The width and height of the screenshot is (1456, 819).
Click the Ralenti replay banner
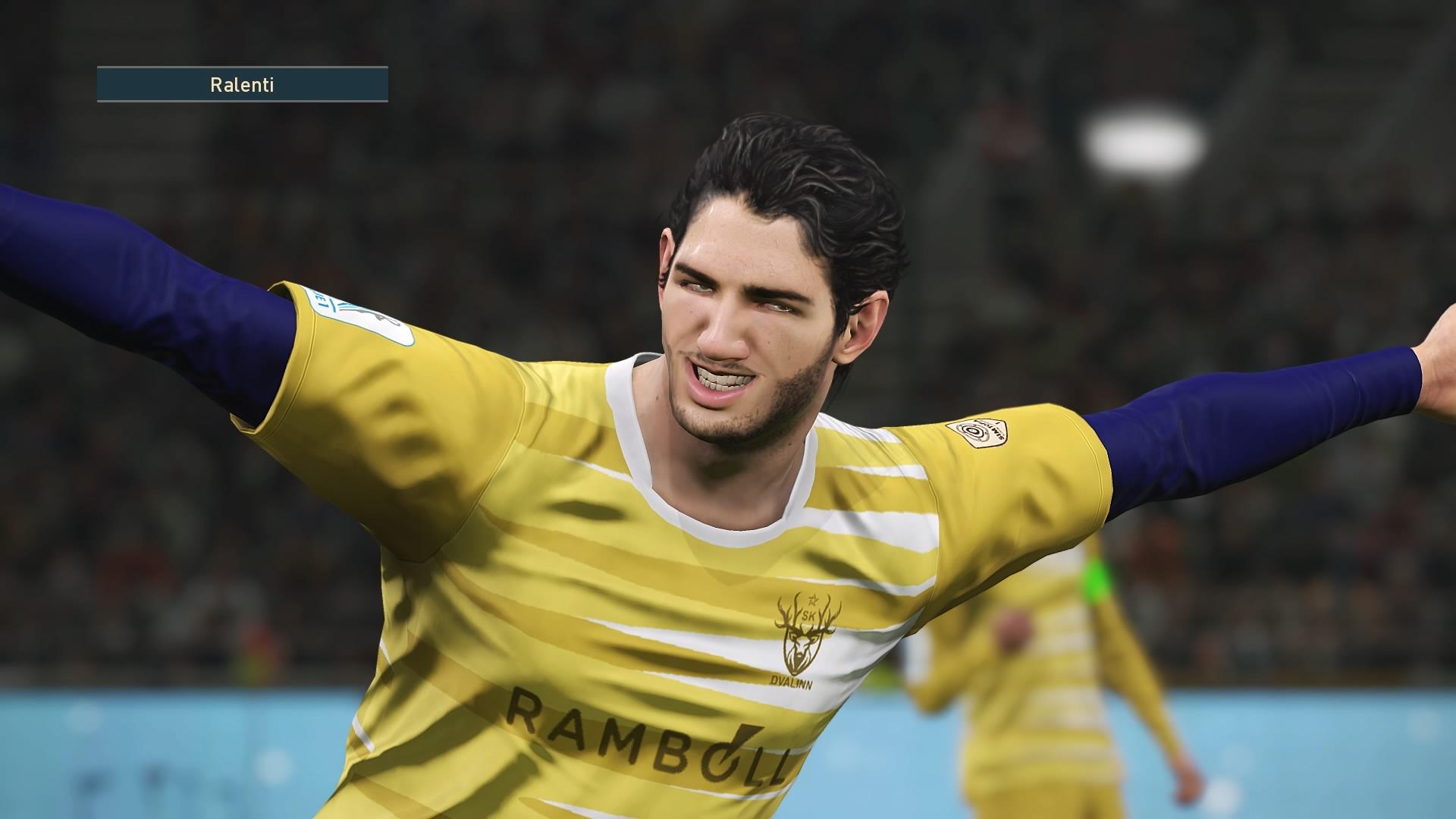pos(242,84)
